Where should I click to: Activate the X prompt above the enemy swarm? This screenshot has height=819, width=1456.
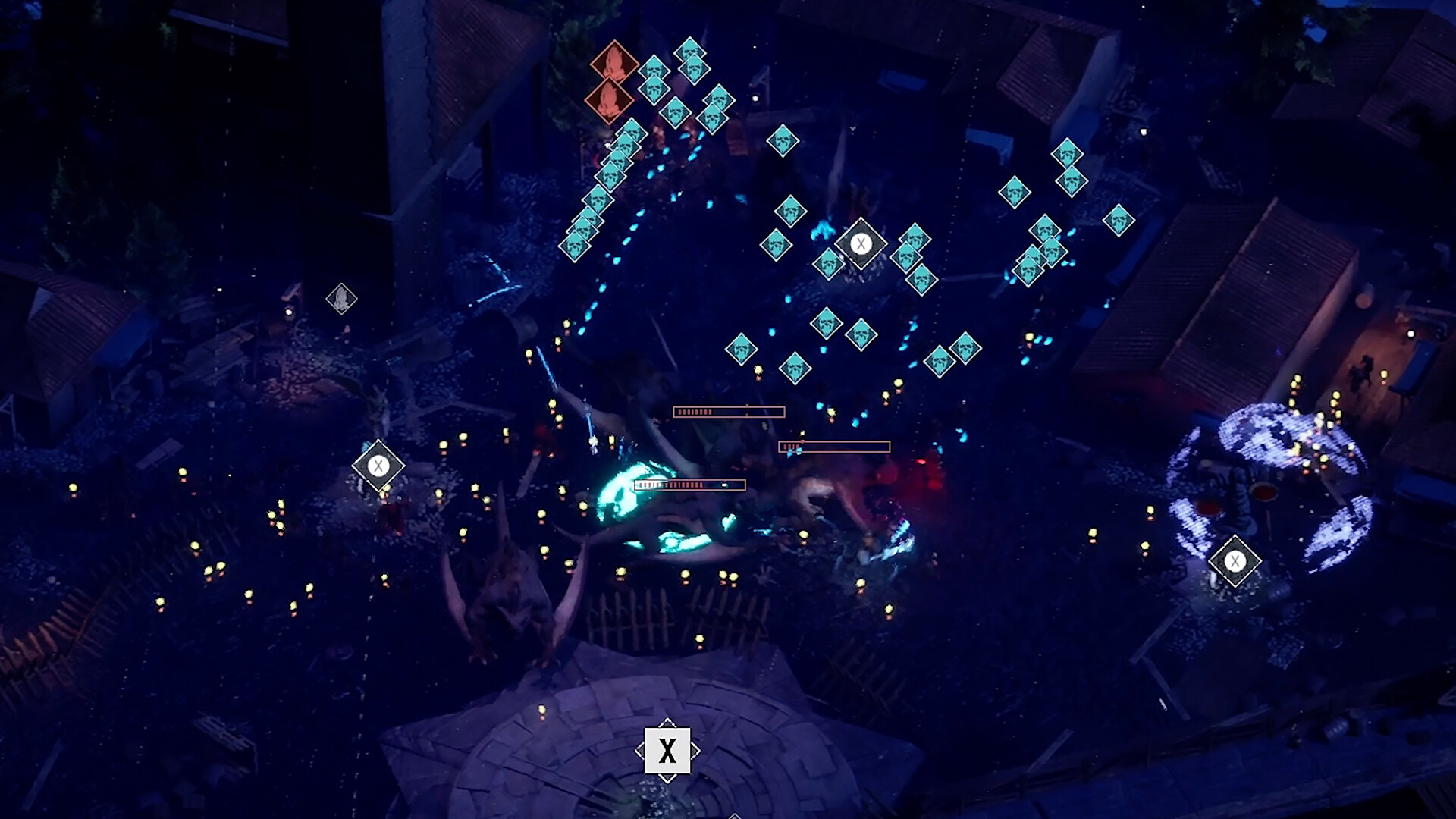tap(861, 243)
